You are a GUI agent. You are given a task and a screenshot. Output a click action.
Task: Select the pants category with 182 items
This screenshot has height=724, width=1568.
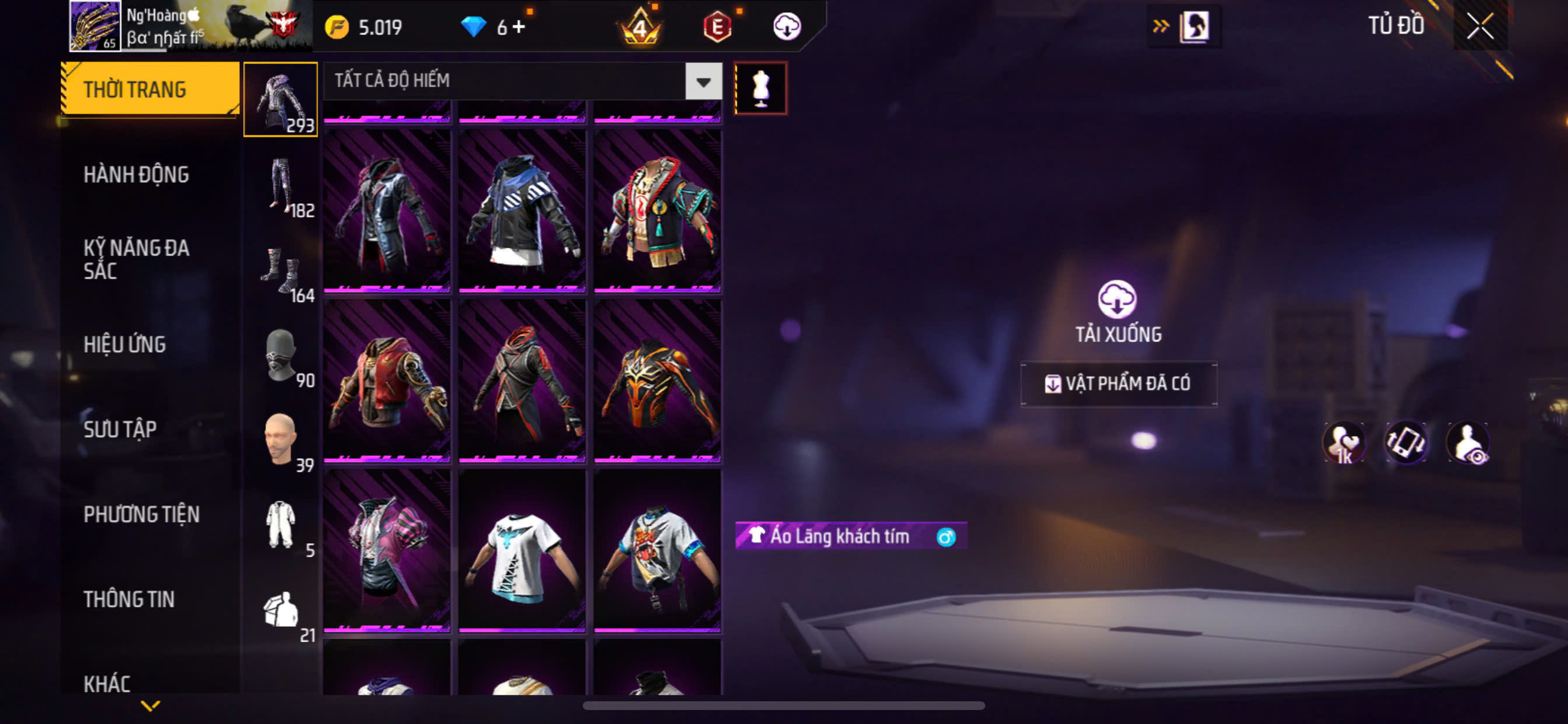281,185
